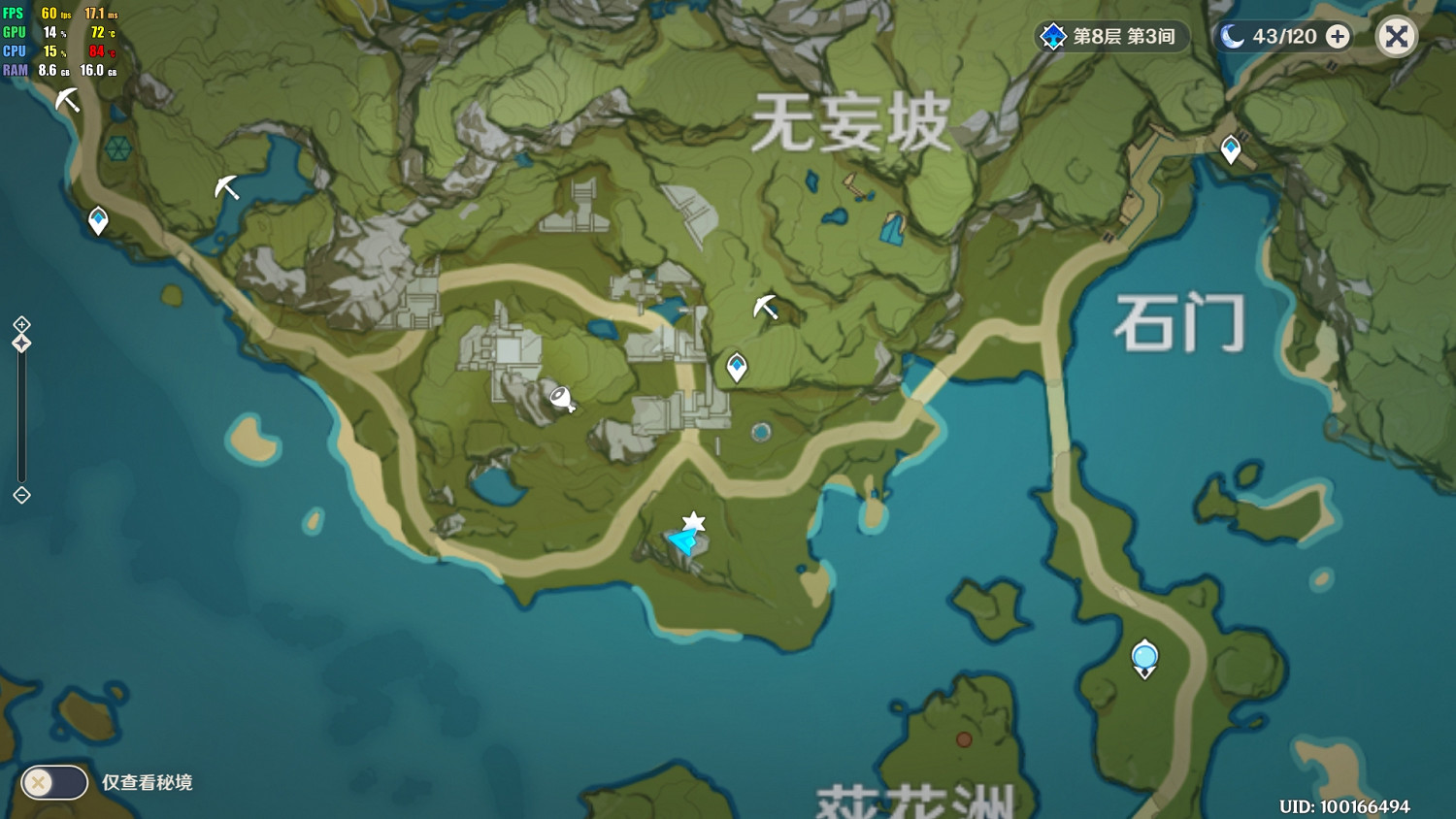Click the player position arrow marker

tap(680, 543)
